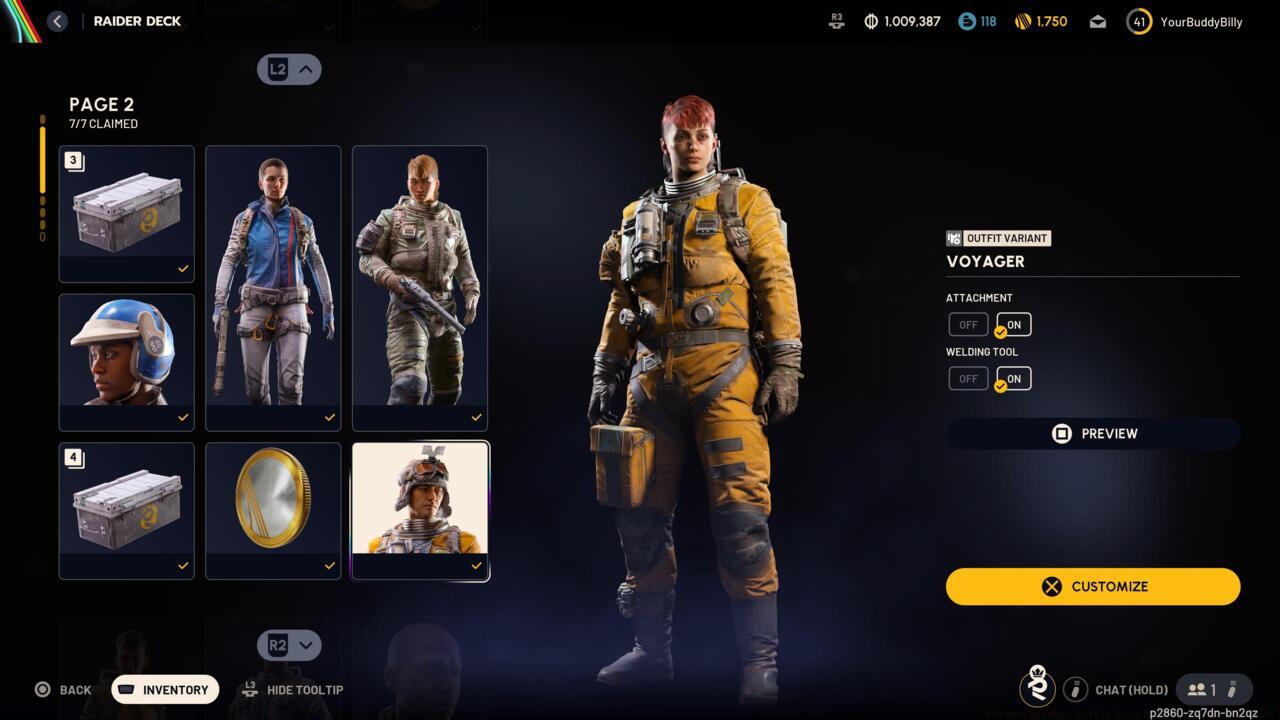Click the crowned faction emblem near chat
Screen dimensions: 1280x720
click(x=1037, y=688)
